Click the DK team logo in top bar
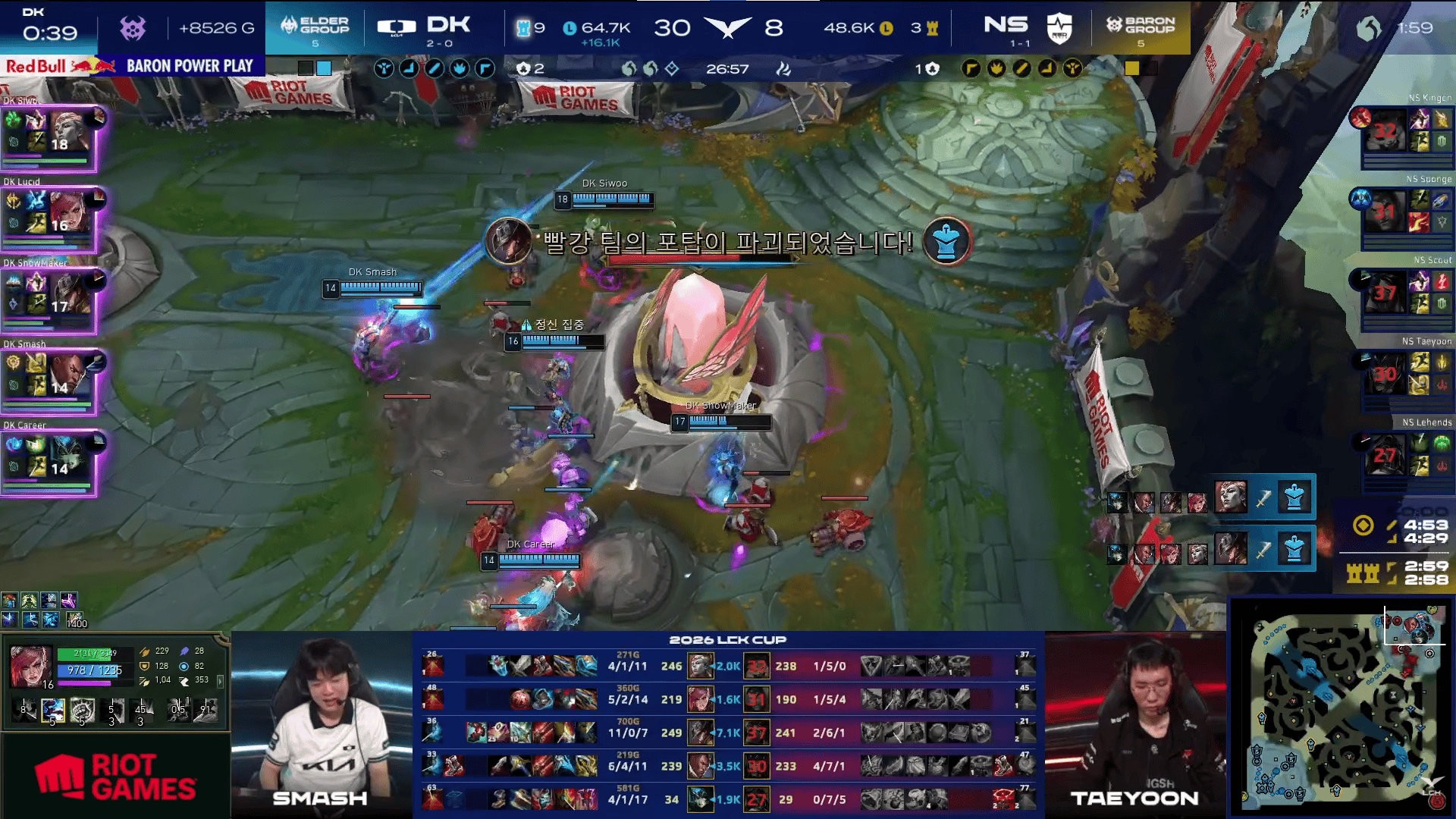This screenshot has height=819, width=1456. click(397, 27)
